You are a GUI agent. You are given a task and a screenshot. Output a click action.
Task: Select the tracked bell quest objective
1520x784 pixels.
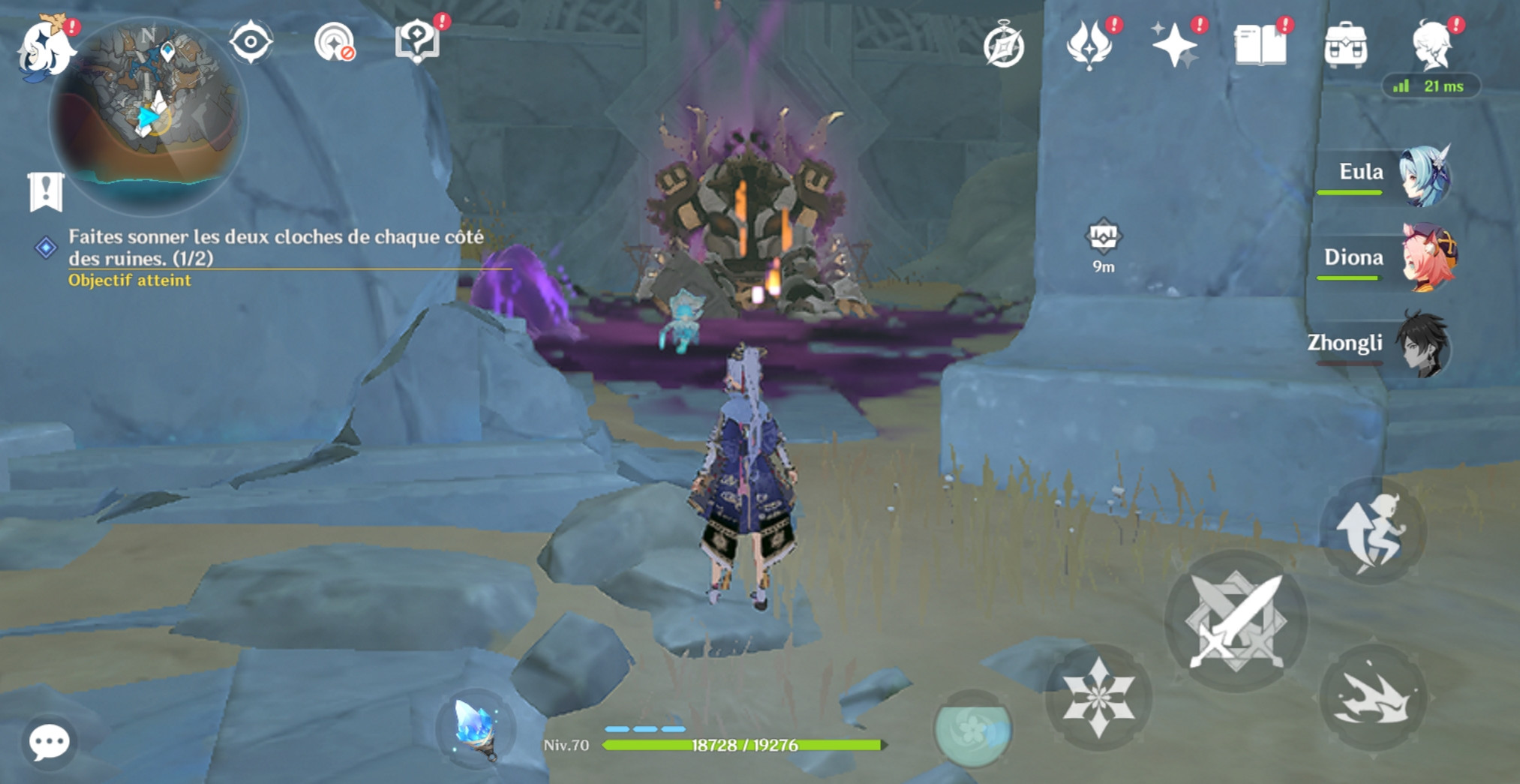pos(275,248)
